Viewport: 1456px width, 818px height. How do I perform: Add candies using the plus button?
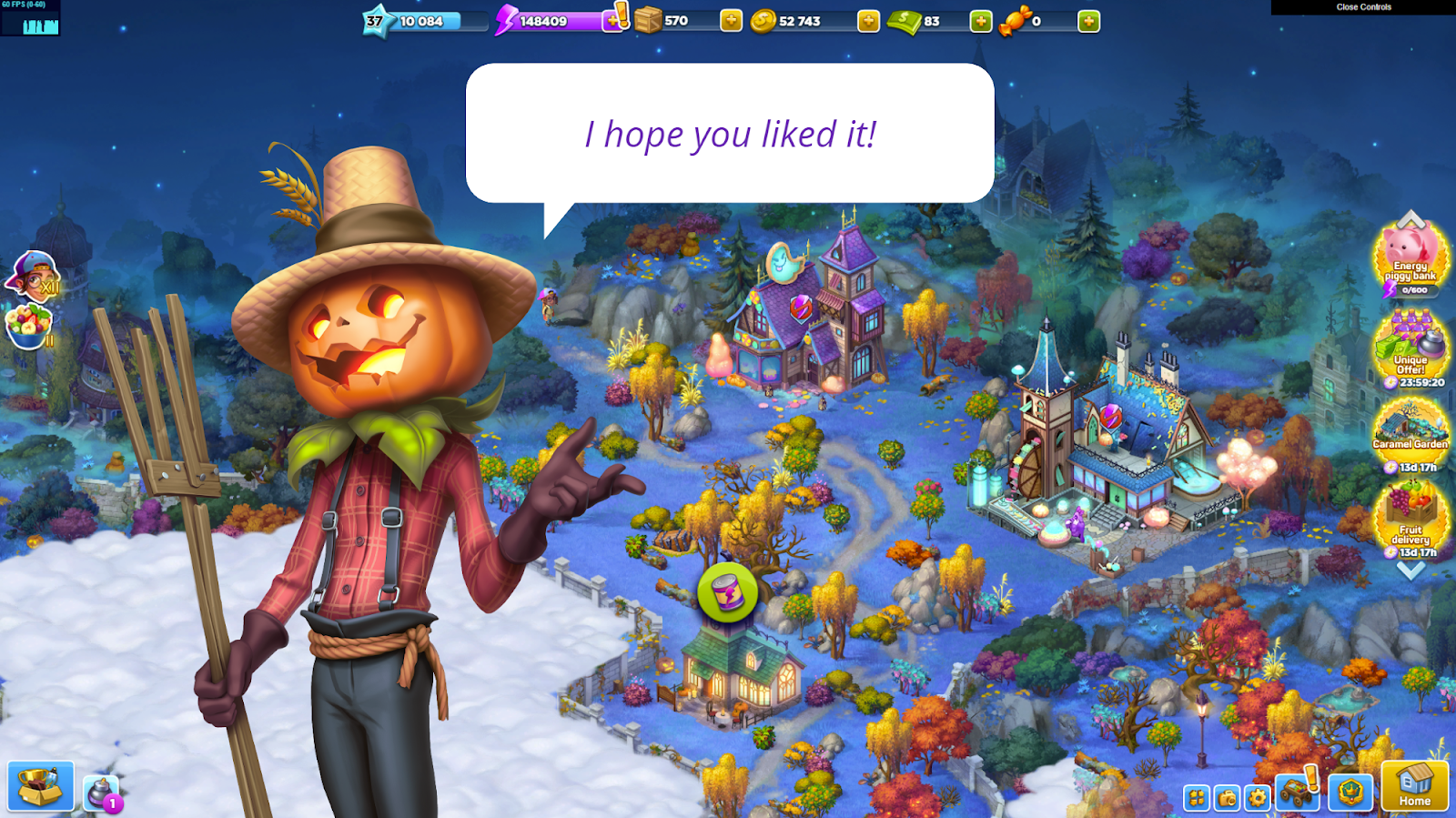pyautogui.click(x=1088, y=21)
